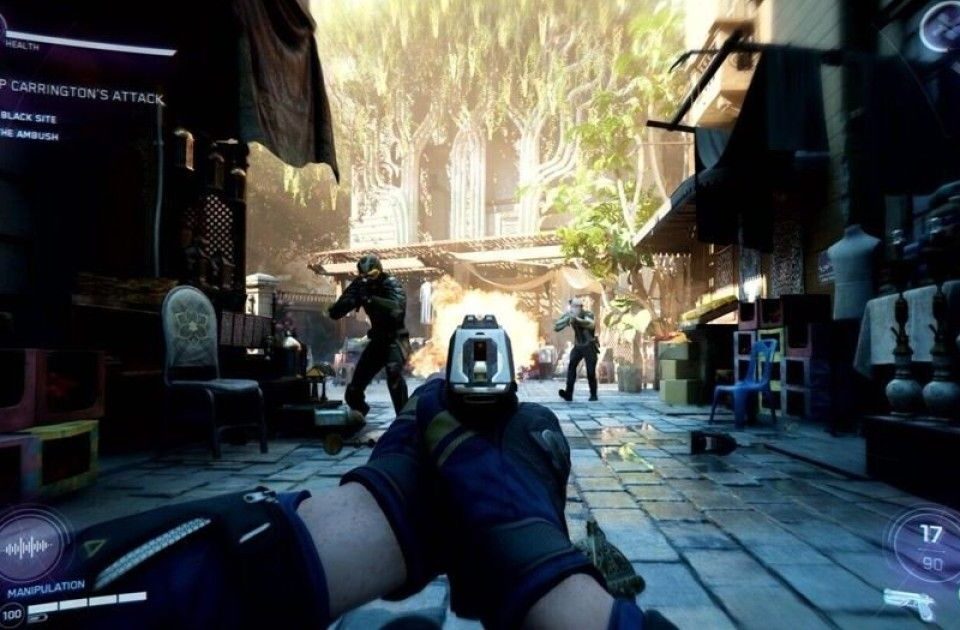The height and width of the screenshot is (630, 960).
Task: Activate the Manipulation waveform ability icon
Action: click(29, 547)
